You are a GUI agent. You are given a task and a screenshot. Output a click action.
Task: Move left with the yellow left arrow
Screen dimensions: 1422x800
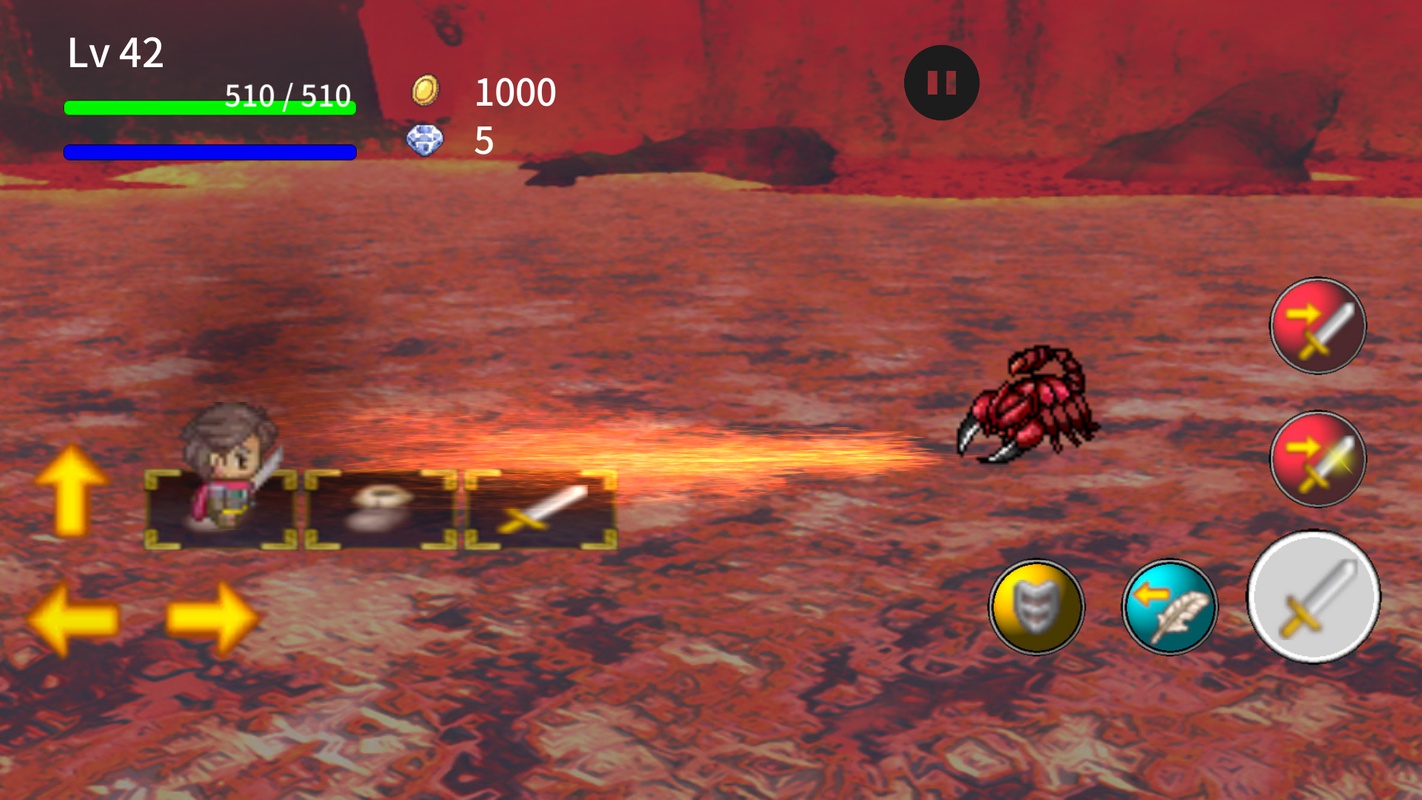pyautogui.click(x=73, y=620)
